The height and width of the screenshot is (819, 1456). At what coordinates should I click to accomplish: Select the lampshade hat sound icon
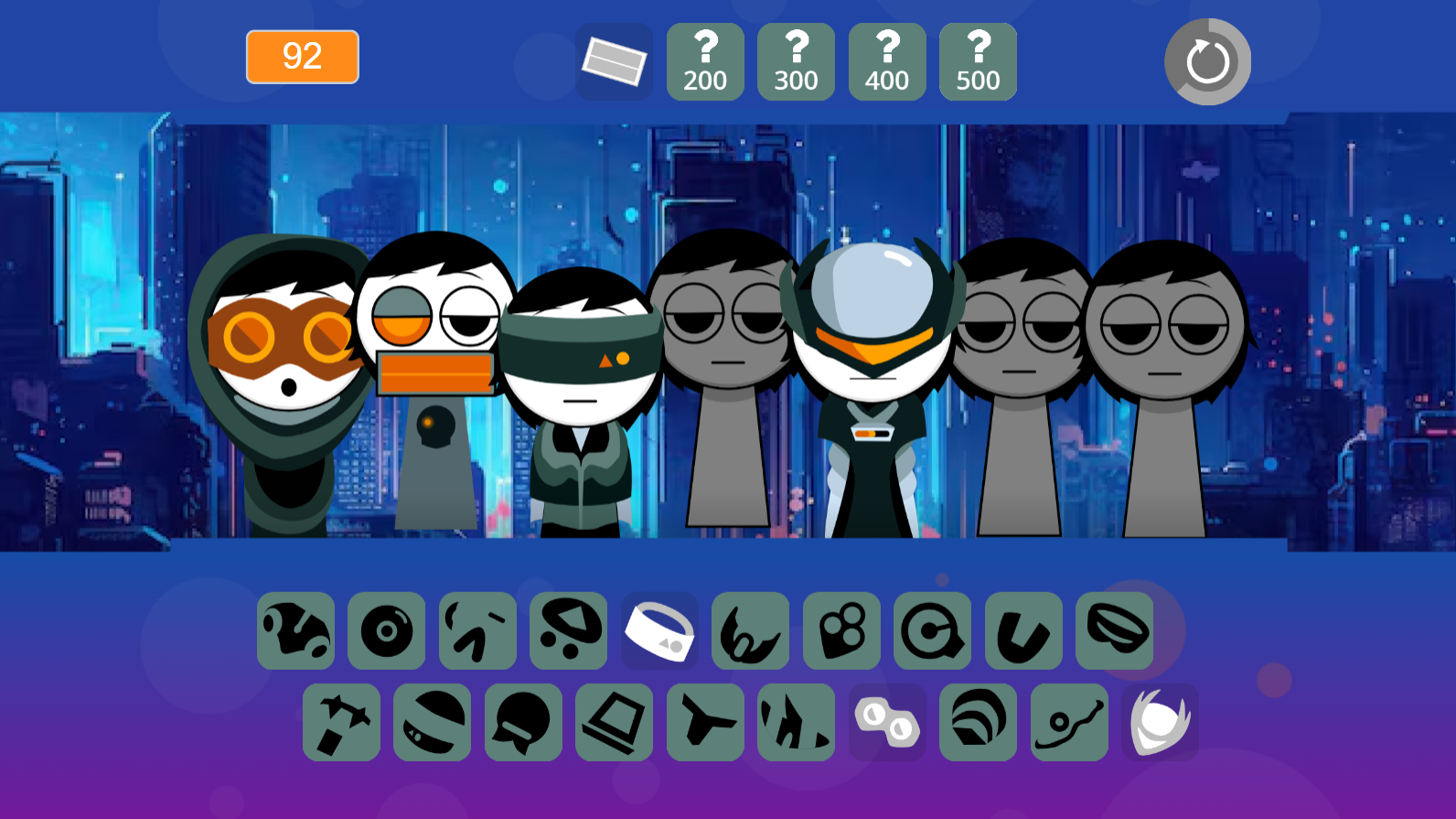[614, 722]
